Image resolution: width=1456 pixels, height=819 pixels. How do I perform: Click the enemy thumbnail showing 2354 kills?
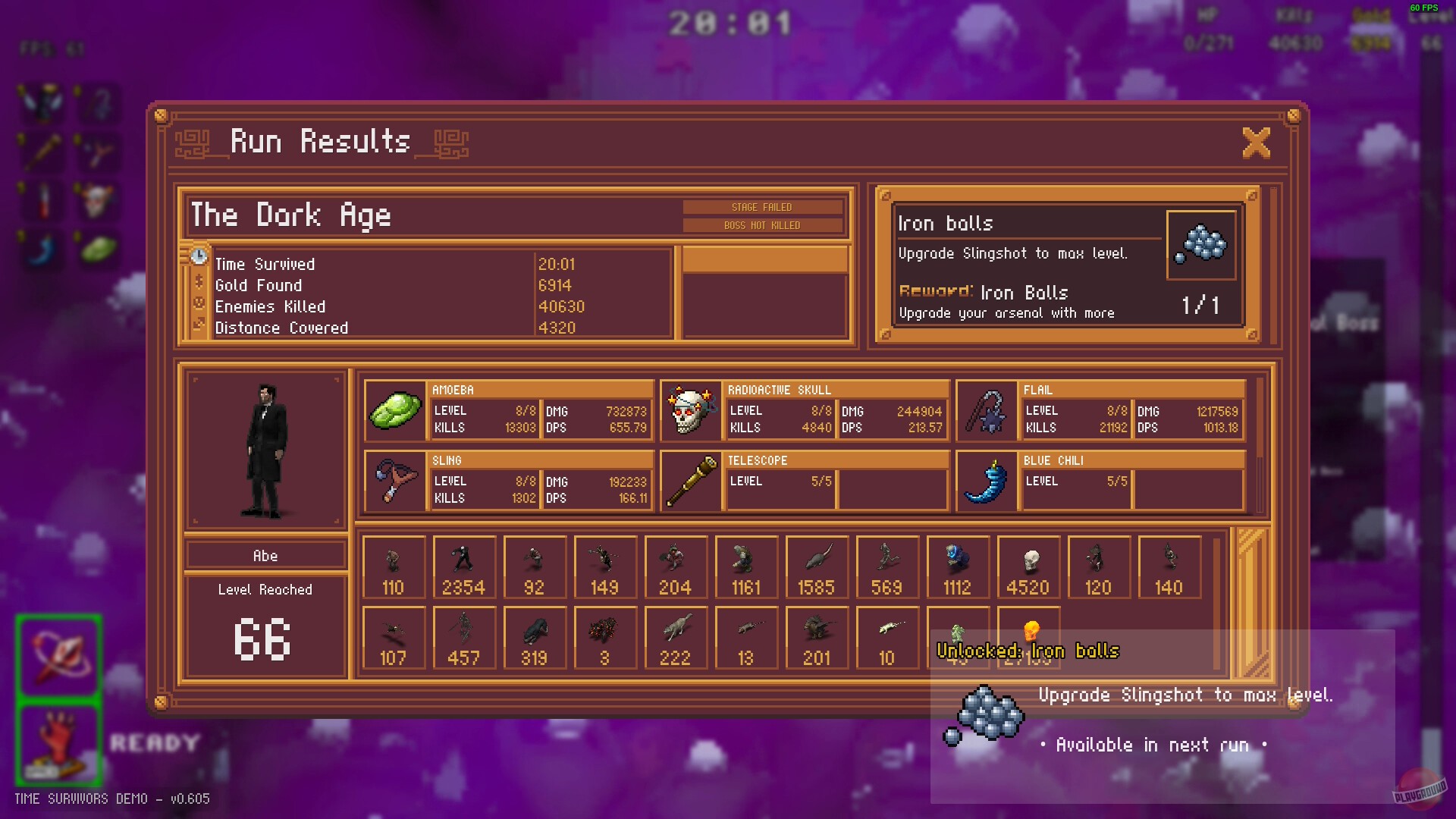click(x=464, y=565)
